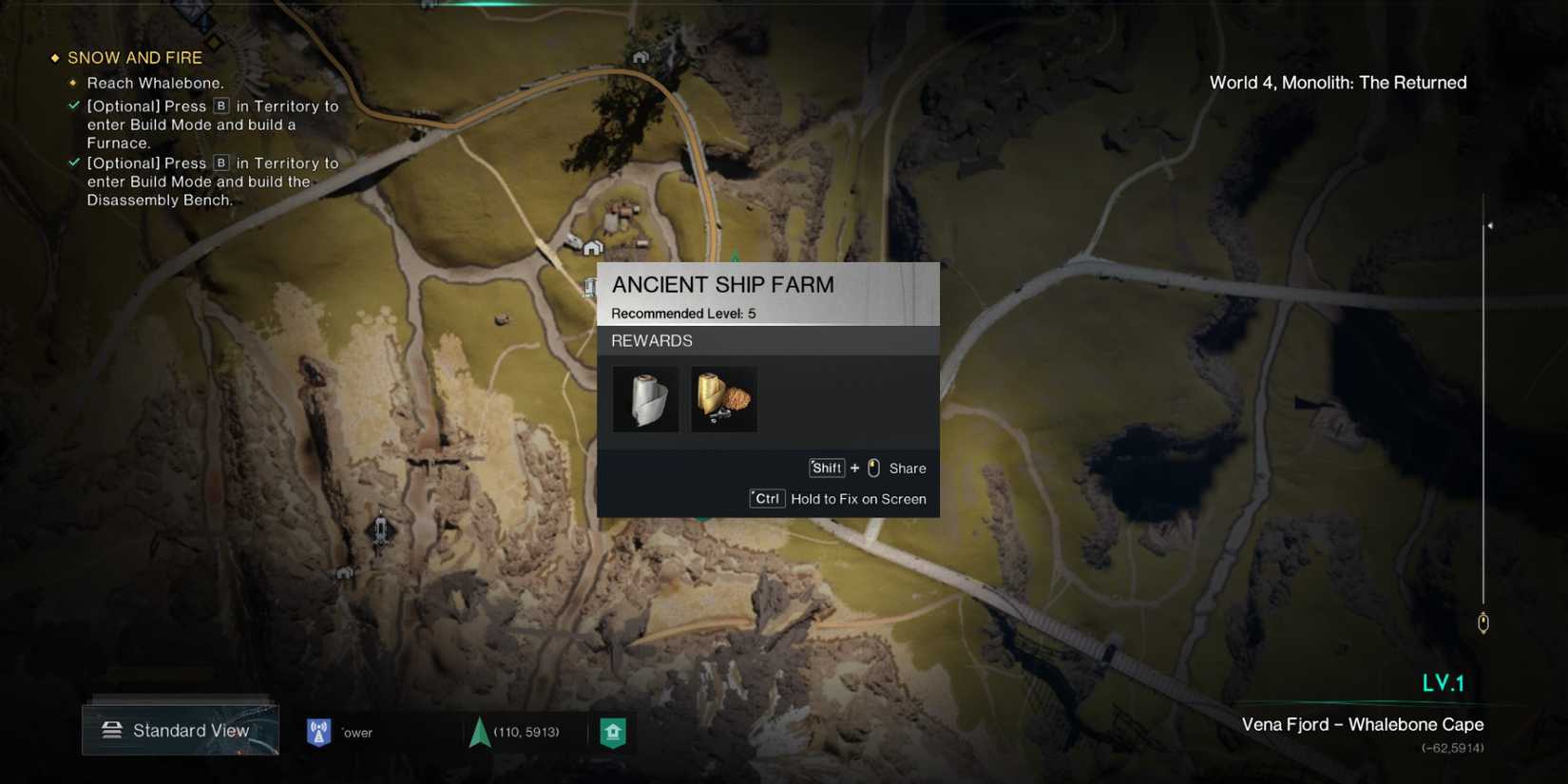Select the cloth roll reward thumbnail
The image size is (1568, 784).
tap(645, 398)
